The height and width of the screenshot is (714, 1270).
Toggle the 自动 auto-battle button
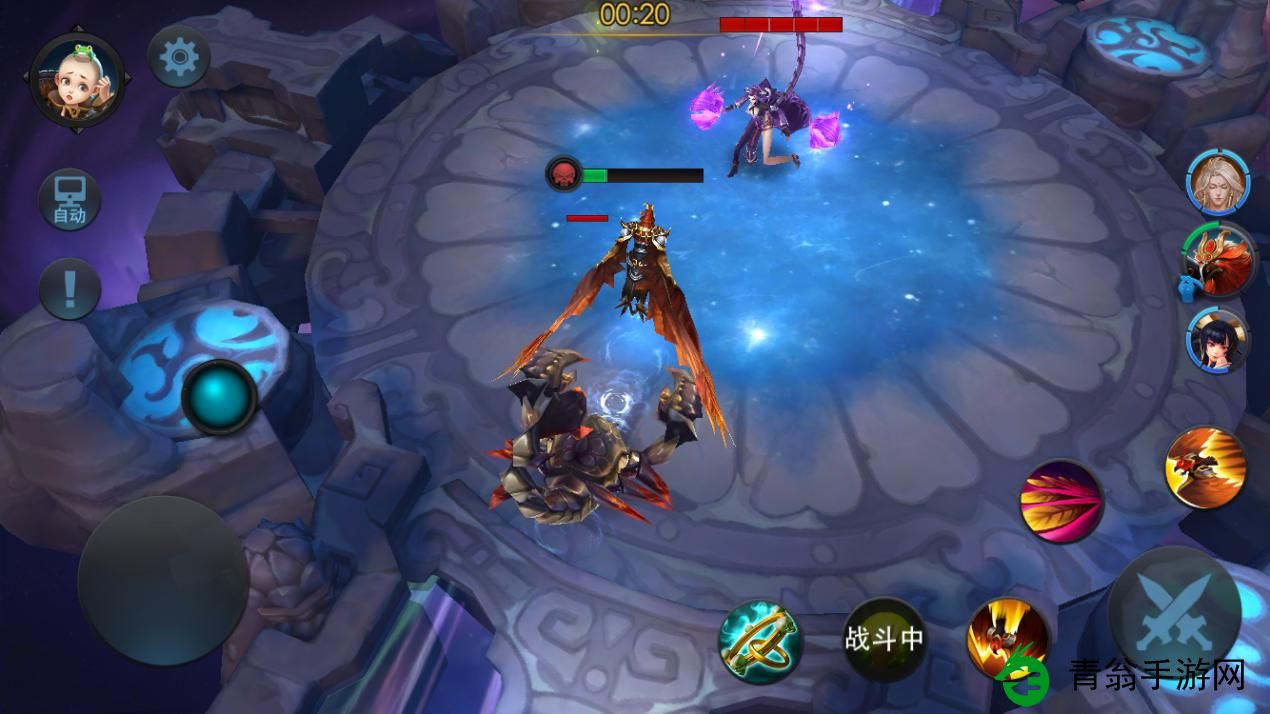(x=69, y=200)
